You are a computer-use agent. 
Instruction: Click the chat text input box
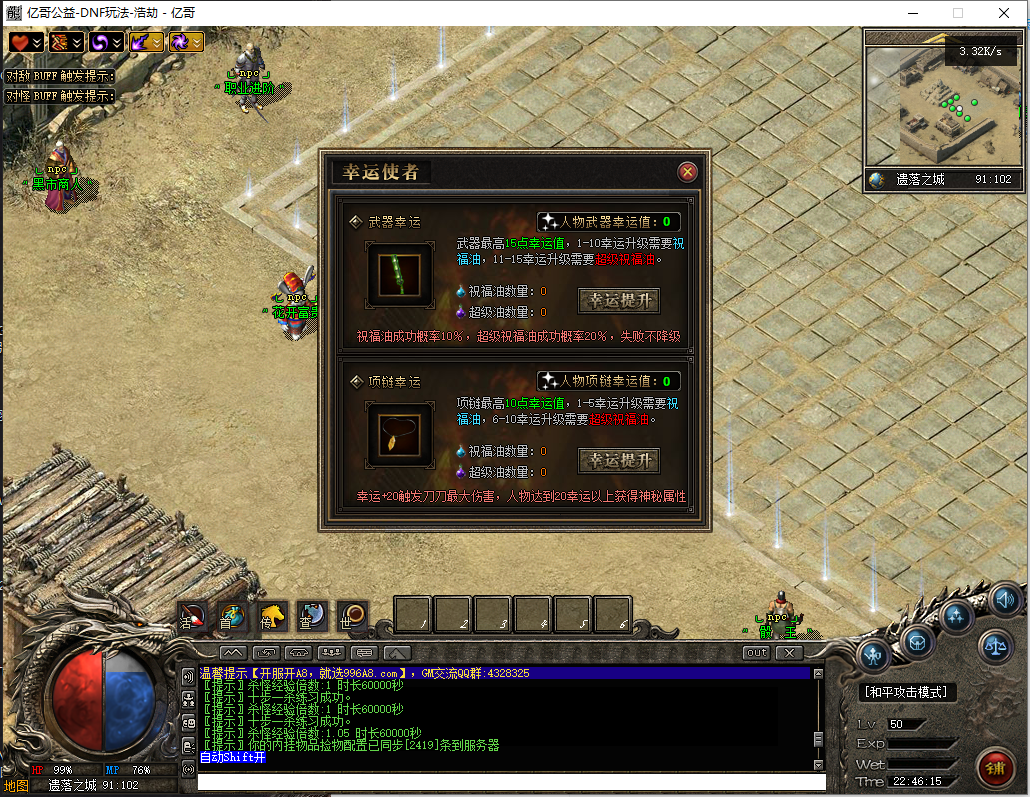click(x=510, y=782)
